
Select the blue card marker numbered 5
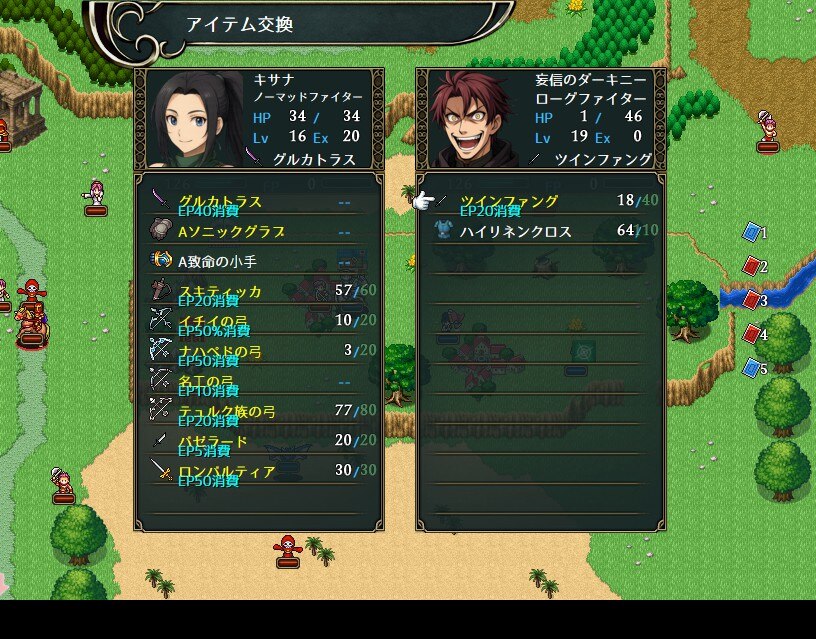coord(753,368)
